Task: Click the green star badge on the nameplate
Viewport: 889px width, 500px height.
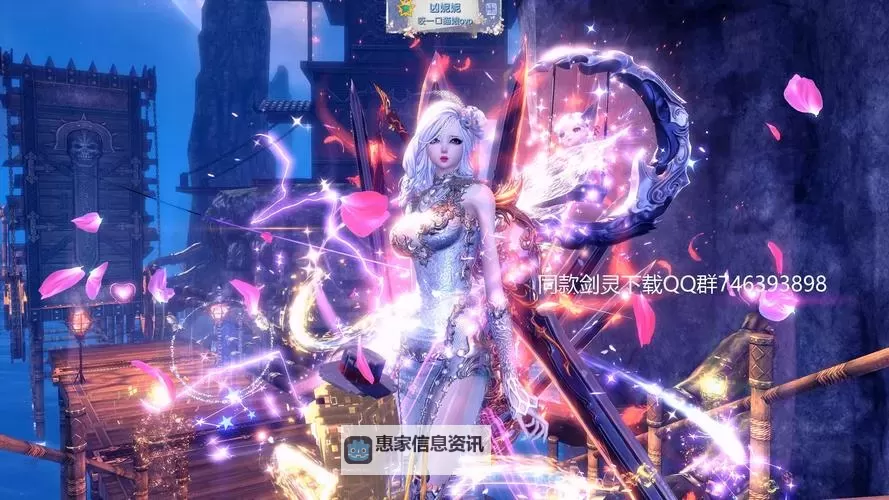Action: coord(408,9)
